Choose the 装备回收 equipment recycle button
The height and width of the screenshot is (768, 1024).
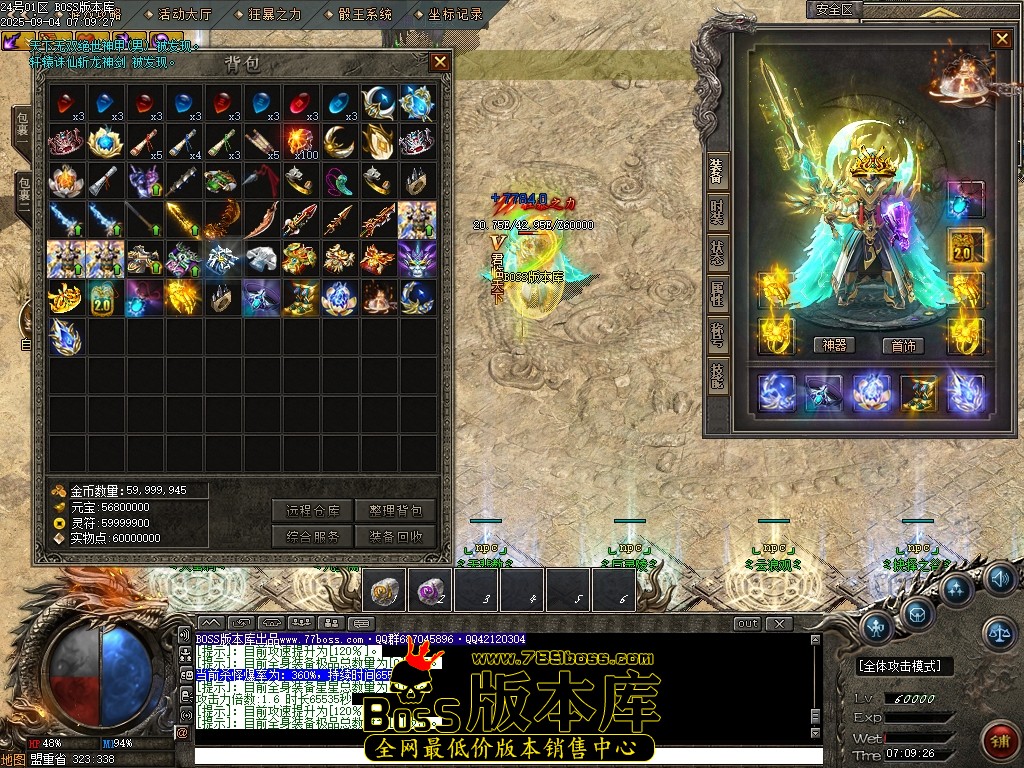click(395, 537)
